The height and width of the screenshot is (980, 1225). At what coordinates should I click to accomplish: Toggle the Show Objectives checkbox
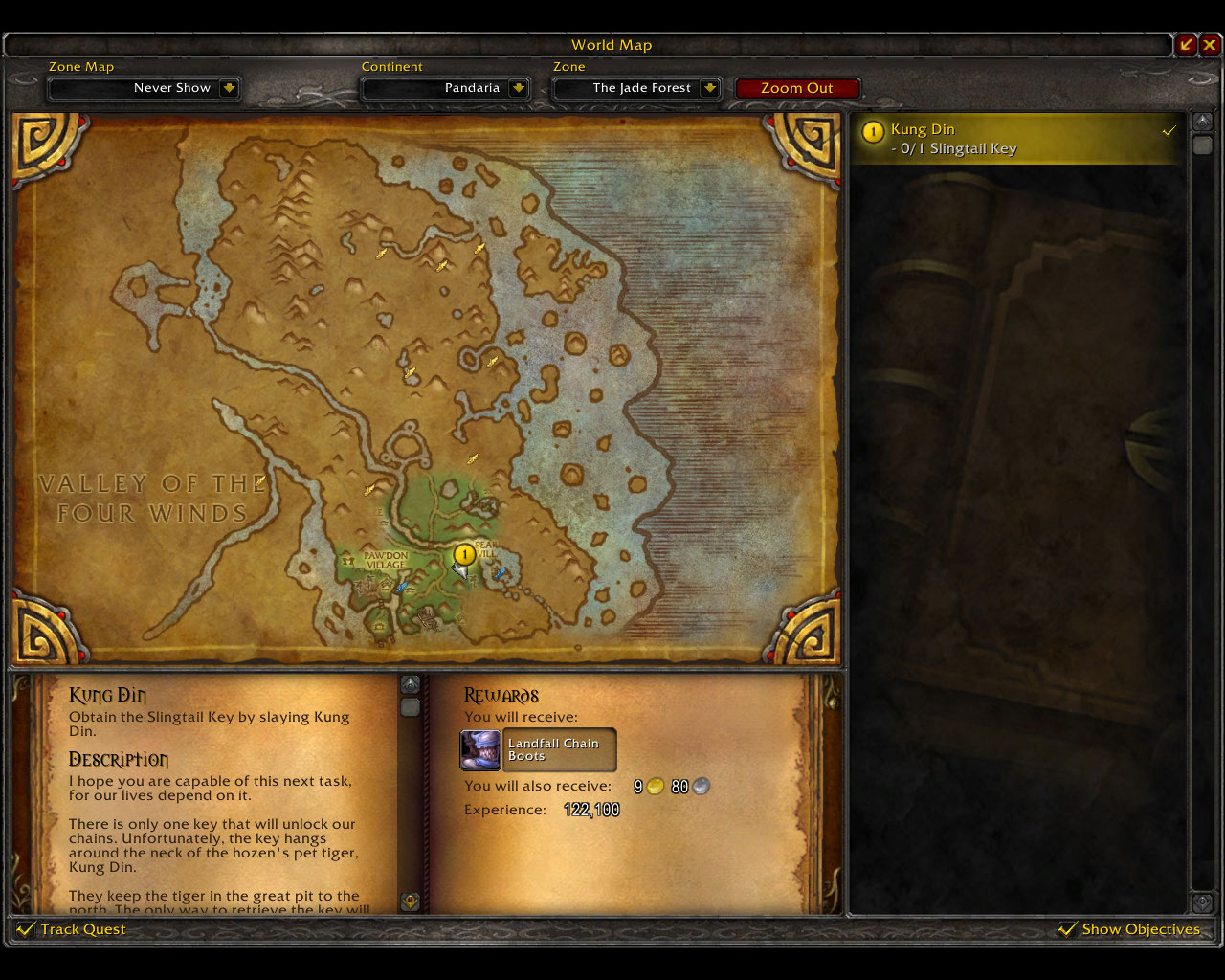1067,929
